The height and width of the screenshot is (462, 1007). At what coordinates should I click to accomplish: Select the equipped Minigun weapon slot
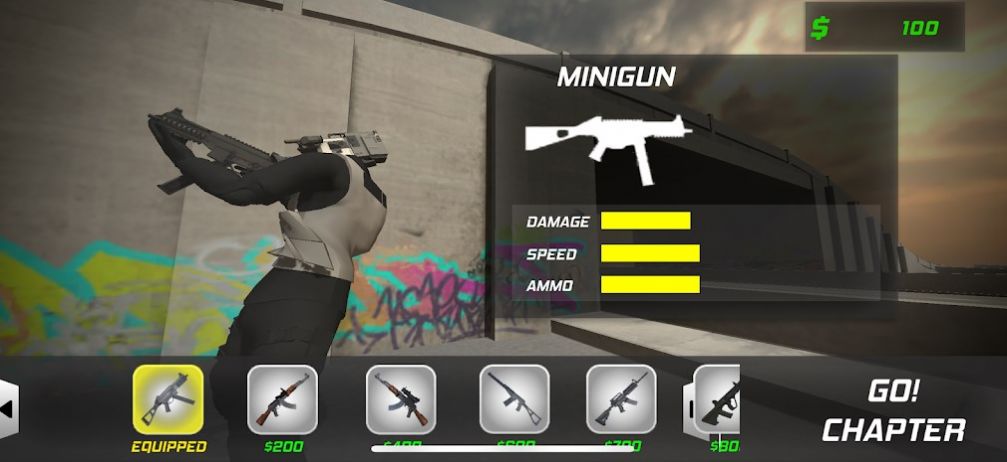pyautogui.click(x=168, y=398)
